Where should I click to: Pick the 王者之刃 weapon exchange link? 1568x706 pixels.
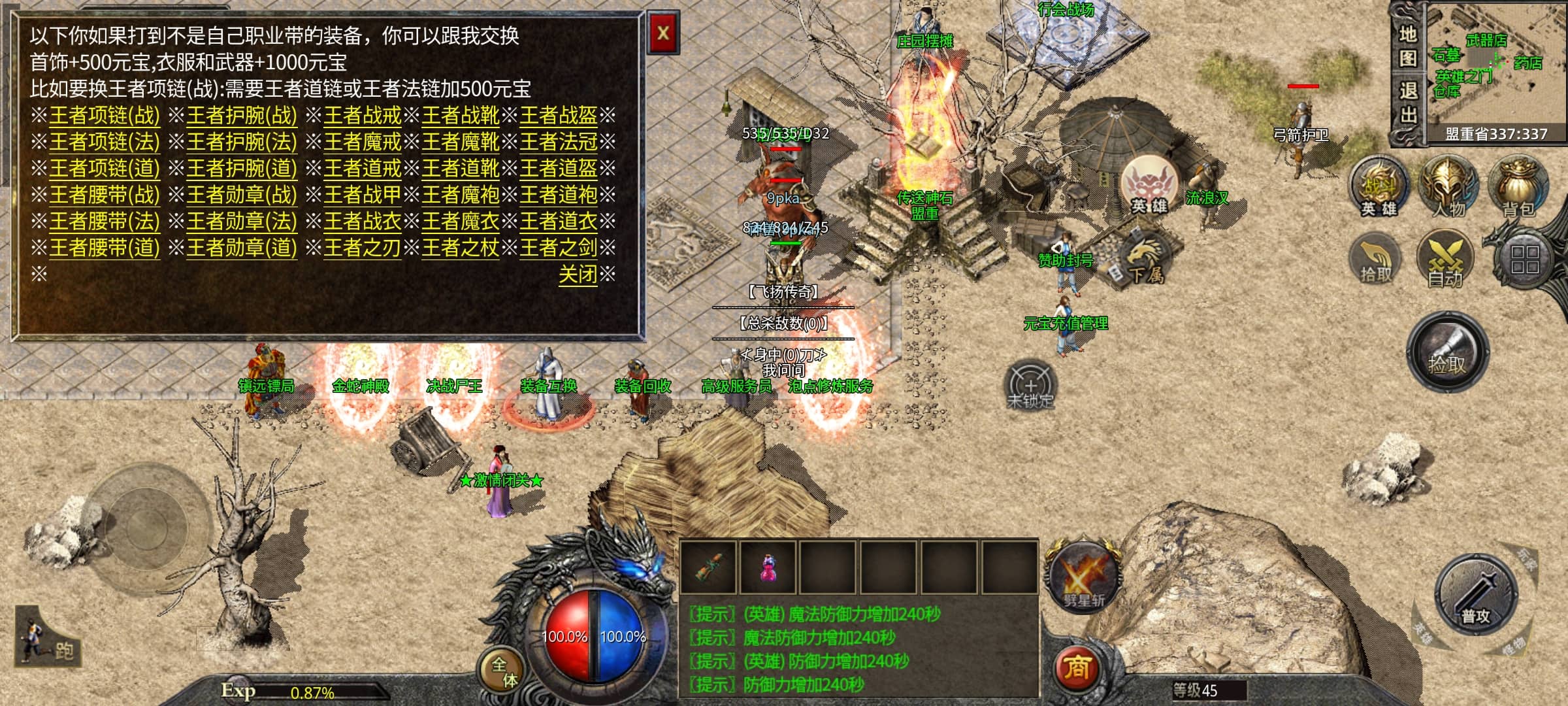point(362,248)
